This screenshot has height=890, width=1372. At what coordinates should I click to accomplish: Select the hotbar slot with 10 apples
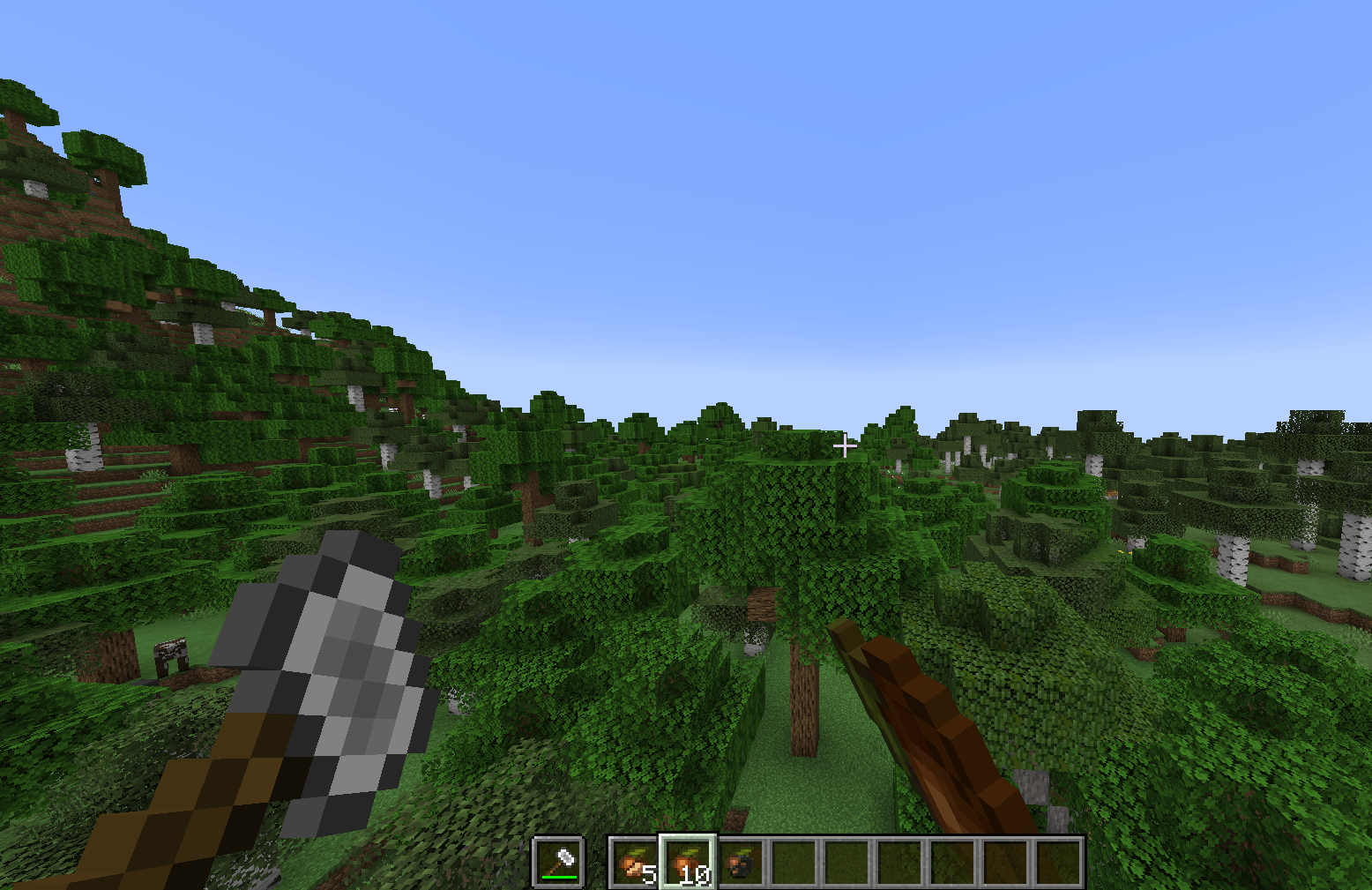coord(687,861)
